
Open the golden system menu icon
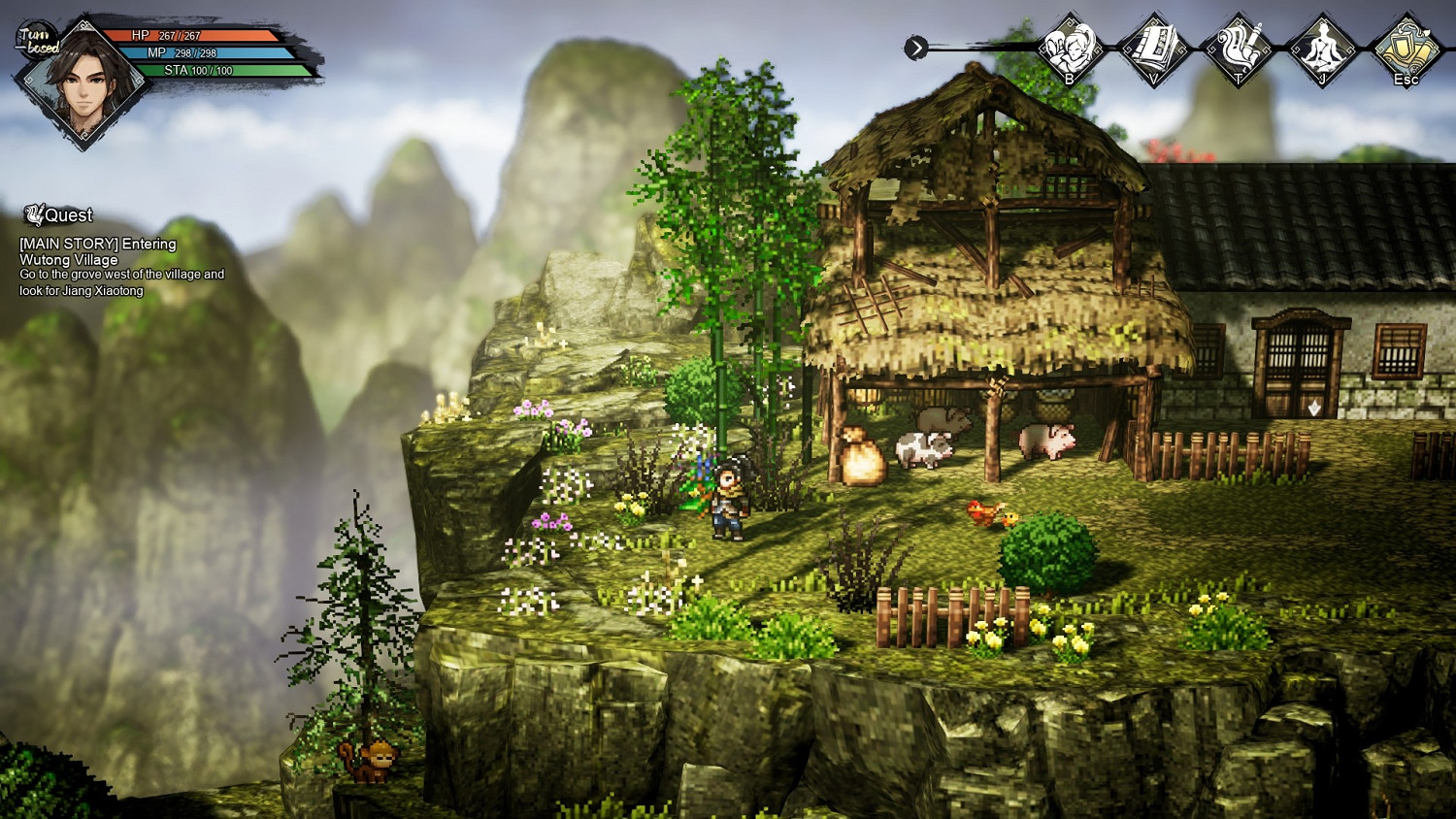(x=1406, y=49)
